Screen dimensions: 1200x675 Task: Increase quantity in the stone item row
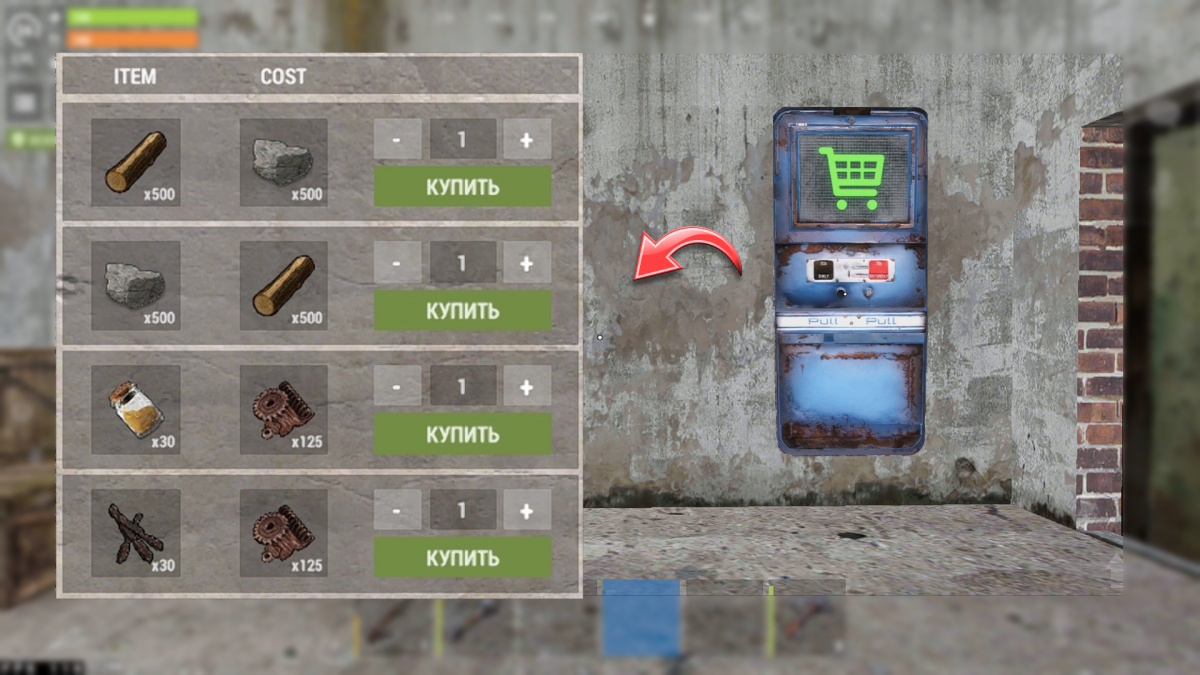[x=527, y=263]
